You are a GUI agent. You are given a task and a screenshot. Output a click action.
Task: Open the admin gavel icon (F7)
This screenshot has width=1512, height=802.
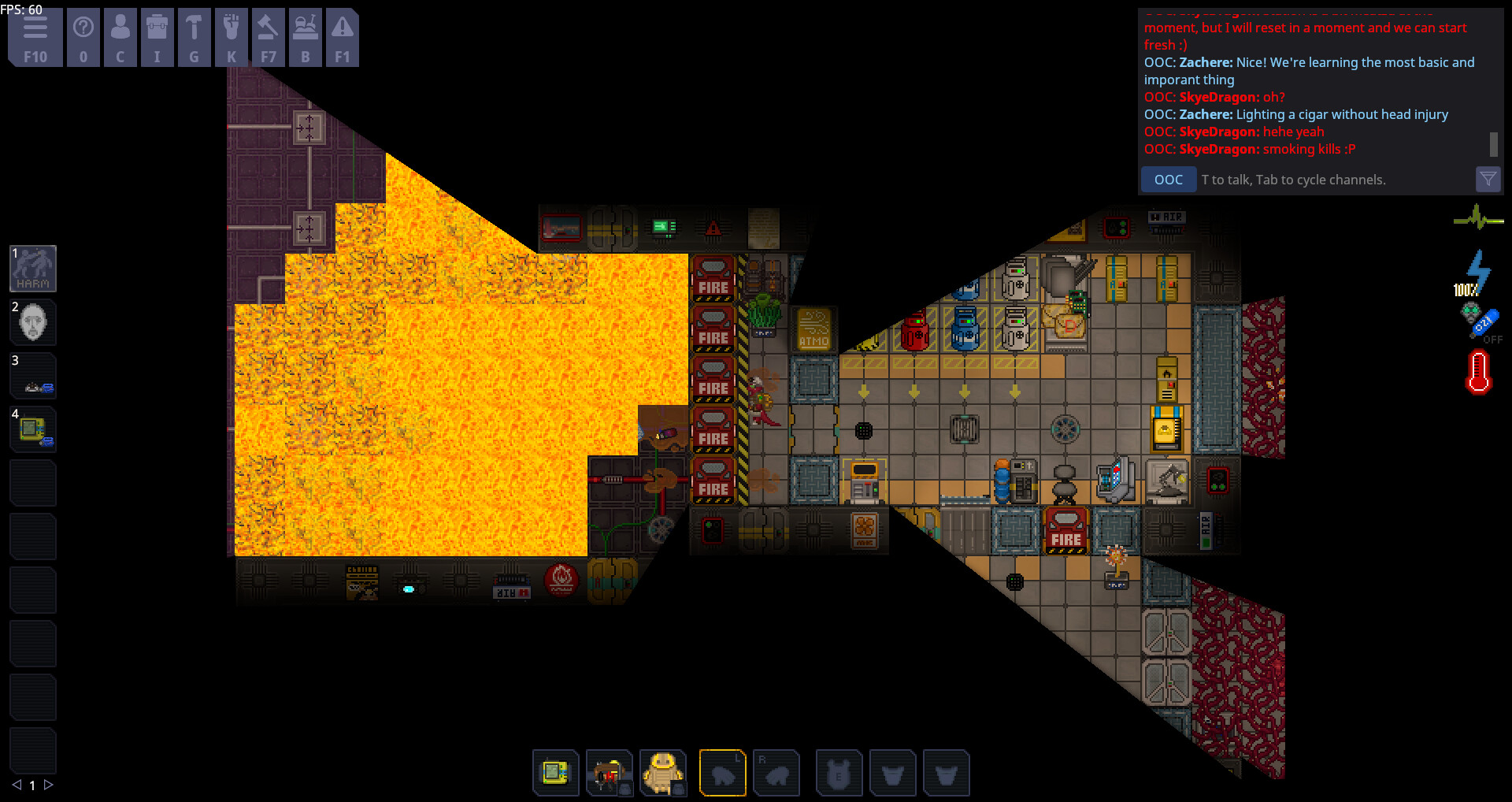[x=269, y=36]
